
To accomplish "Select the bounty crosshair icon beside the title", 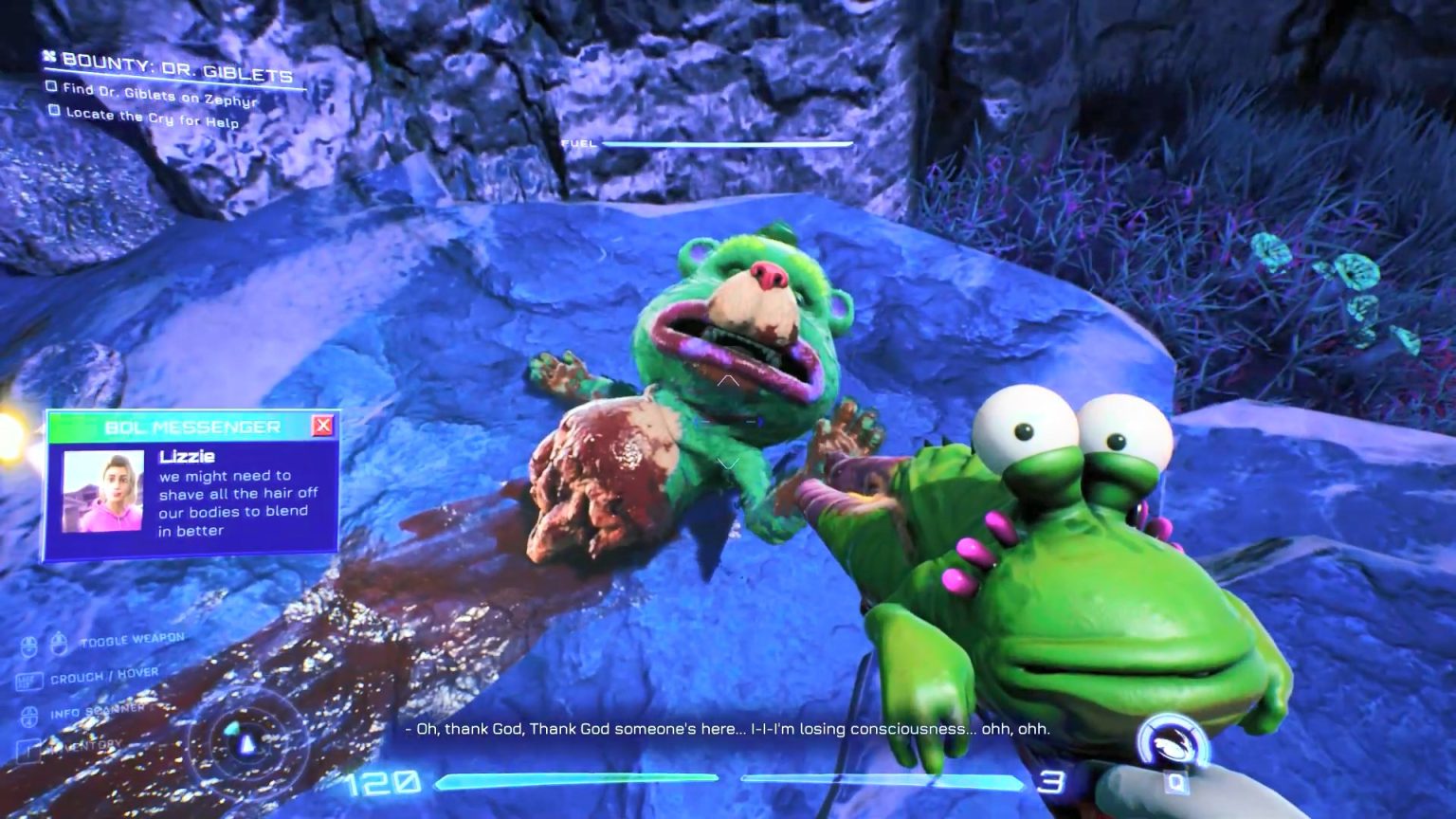I will pyautogui.click(x=50, y=58).
